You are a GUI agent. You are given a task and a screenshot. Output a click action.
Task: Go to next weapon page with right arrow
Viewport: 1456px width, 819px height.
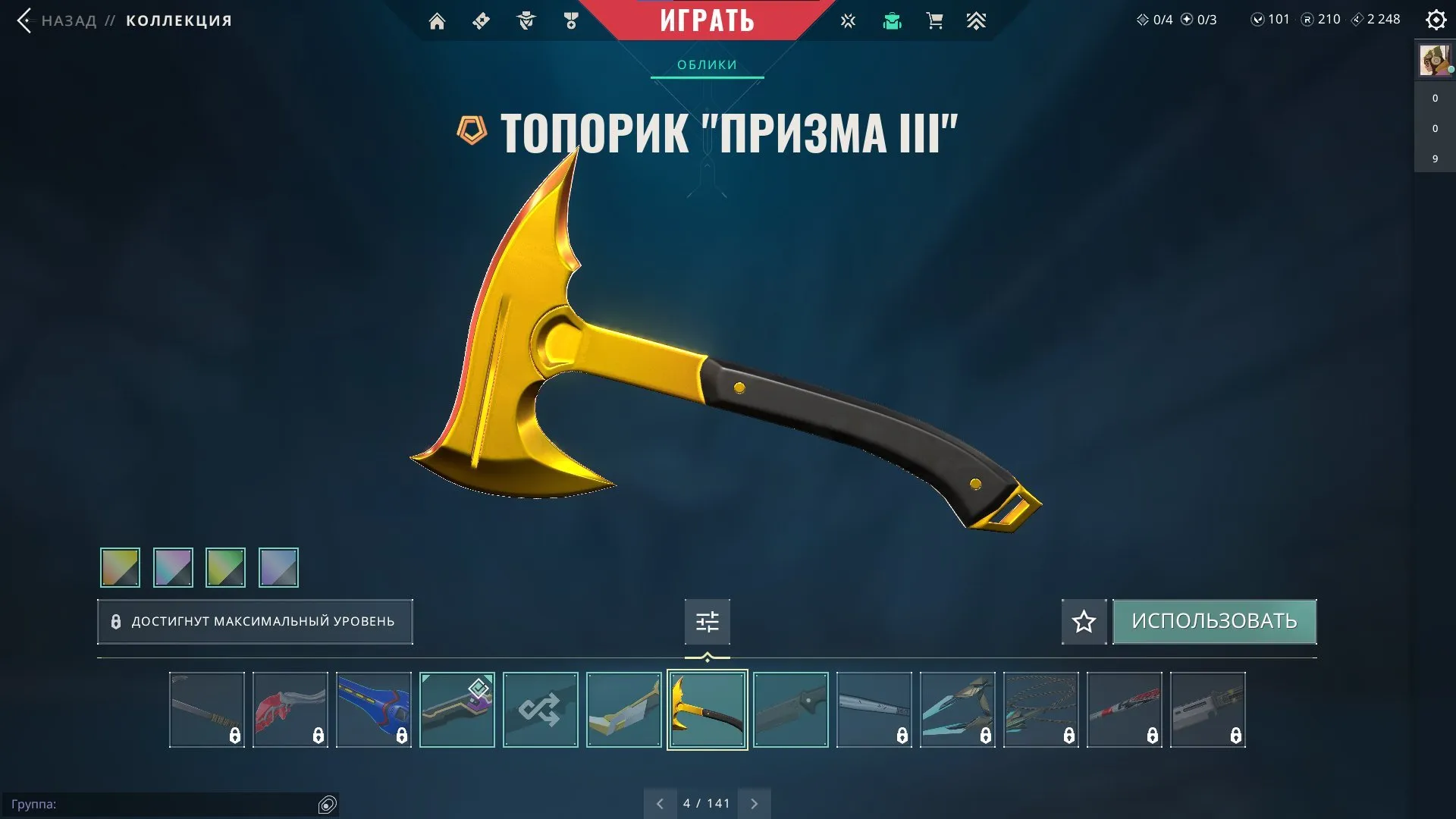(x=754, y=802)
